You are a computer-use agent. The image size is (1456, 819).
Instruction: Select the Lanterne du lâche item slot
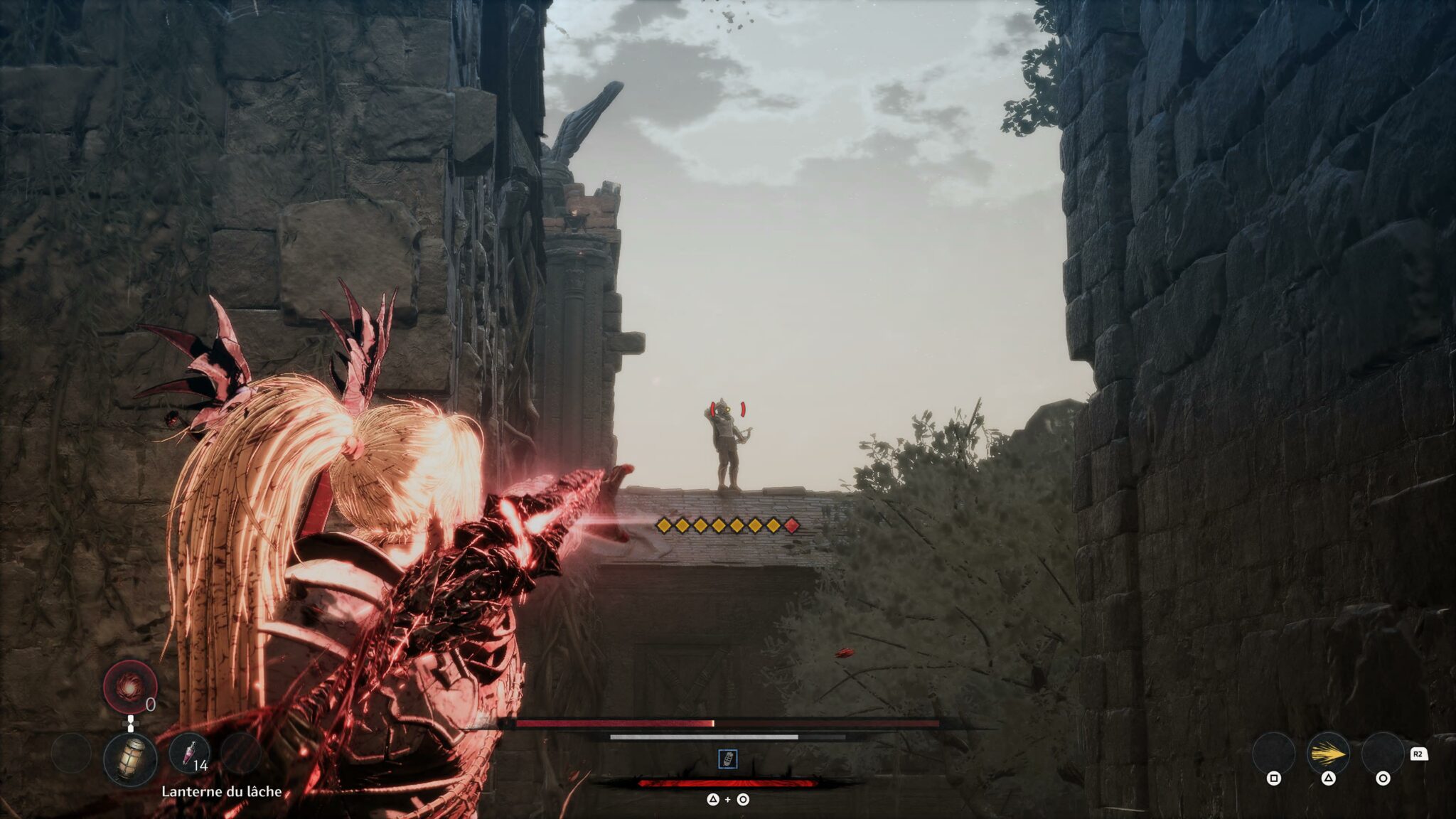click(130, 759)
